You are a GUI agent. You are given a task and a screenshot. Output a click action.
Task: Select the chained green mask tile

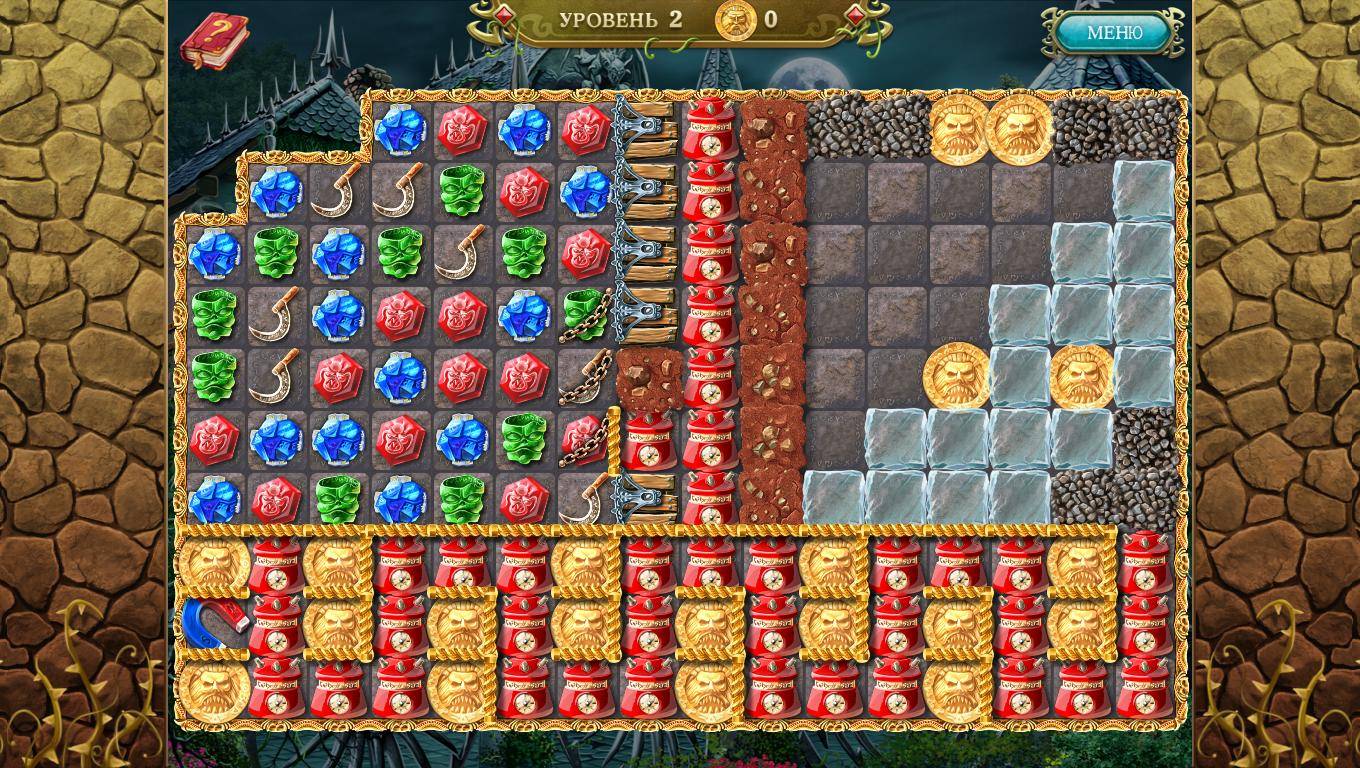tap(585, 314)
